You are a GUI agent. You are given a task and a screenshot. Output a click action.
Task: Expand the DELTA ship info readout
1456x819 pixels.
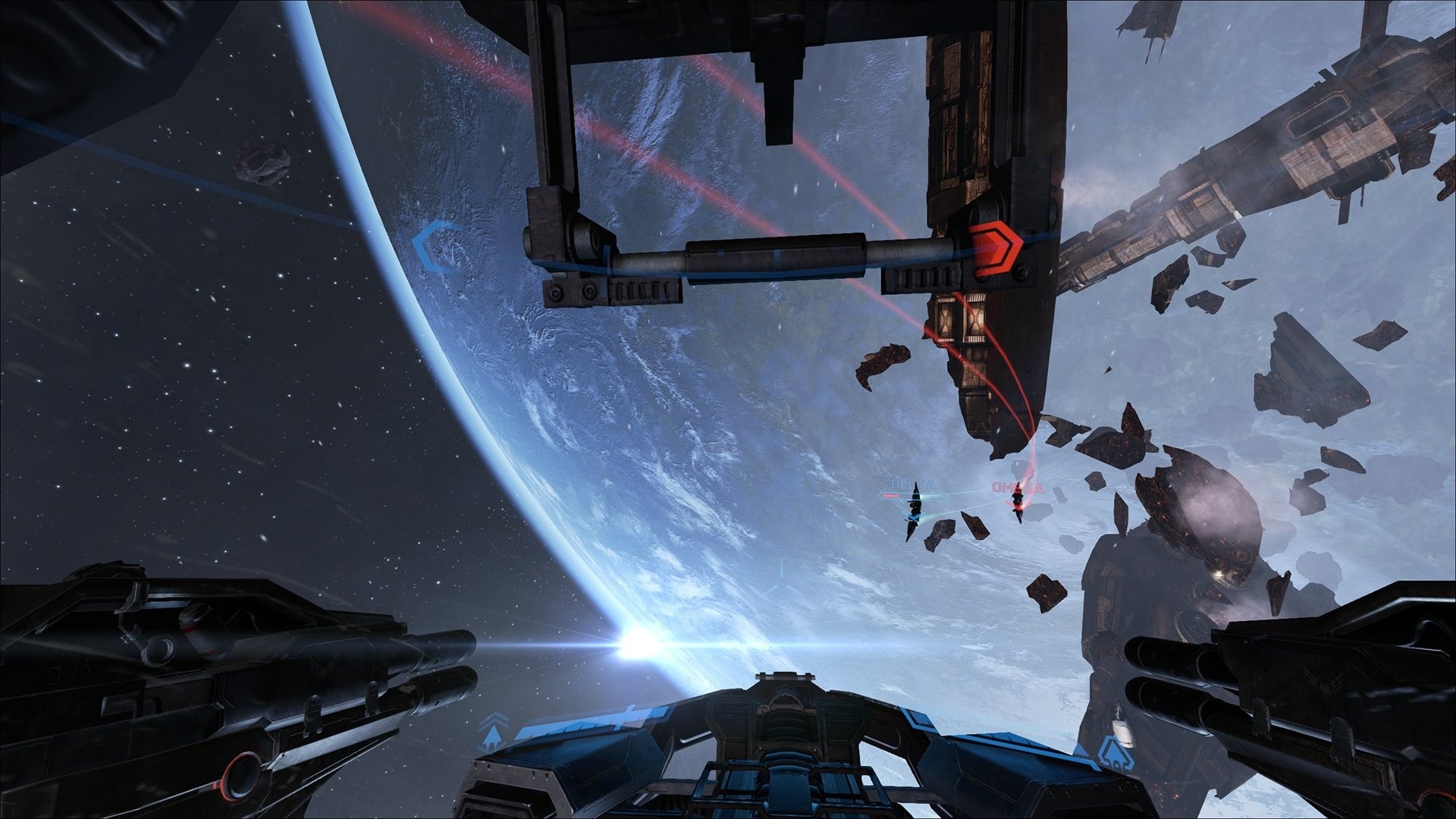tap(913, 485)
